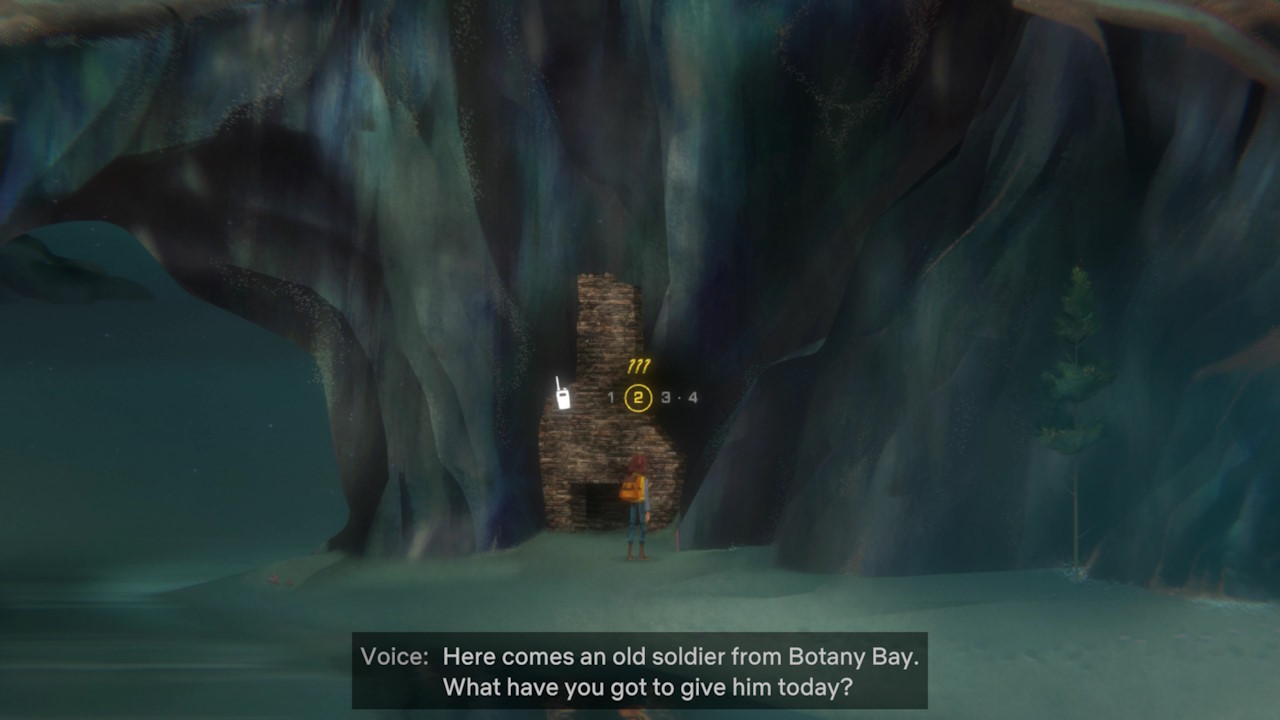Image resolution: width=1280 pixels, height=720 pixels.
Task: Click the yellow wave symbol above the dial
Action: point(639,366)
